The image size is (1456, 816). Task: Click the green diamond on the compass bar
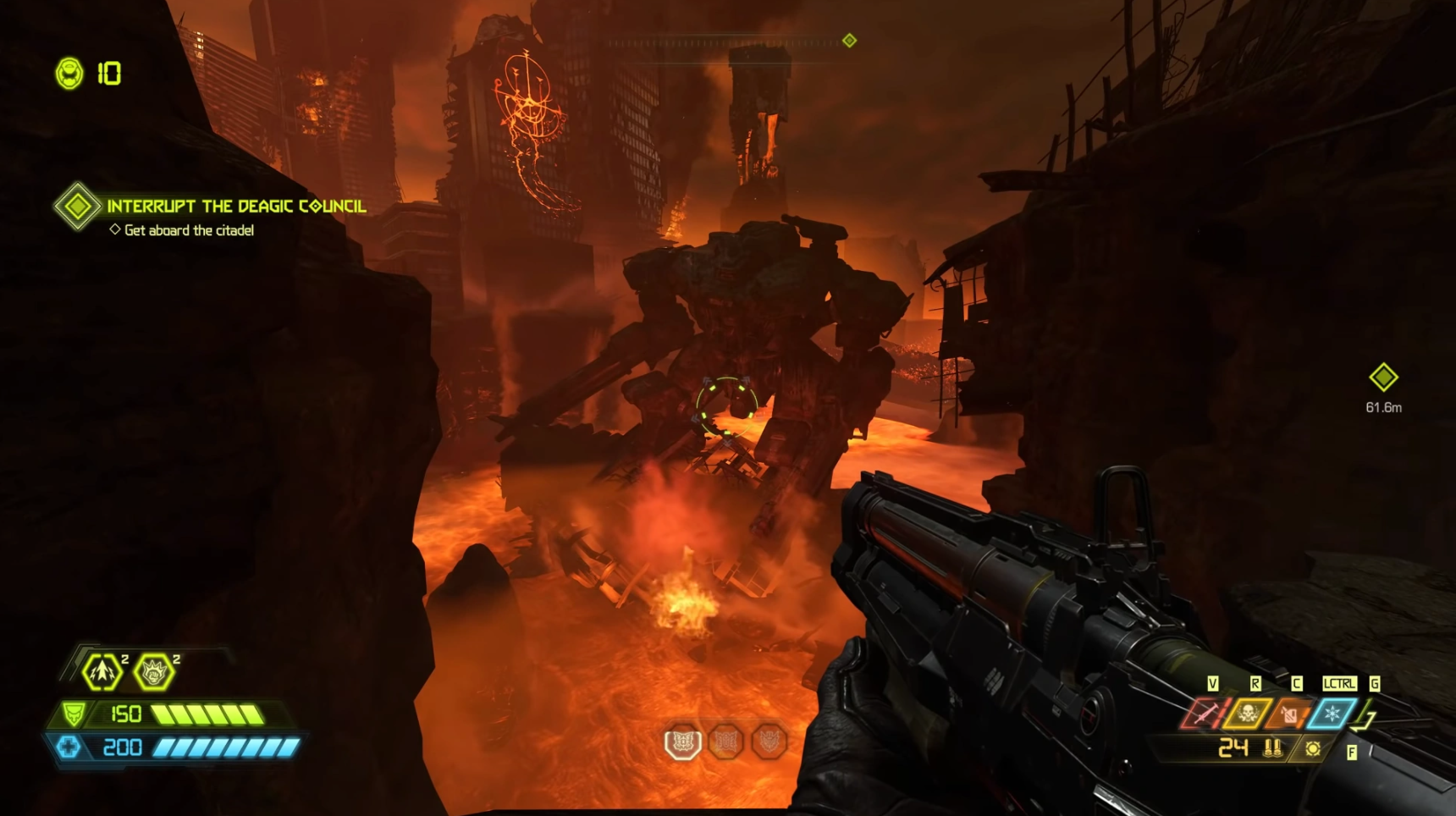tap(849, 41)
